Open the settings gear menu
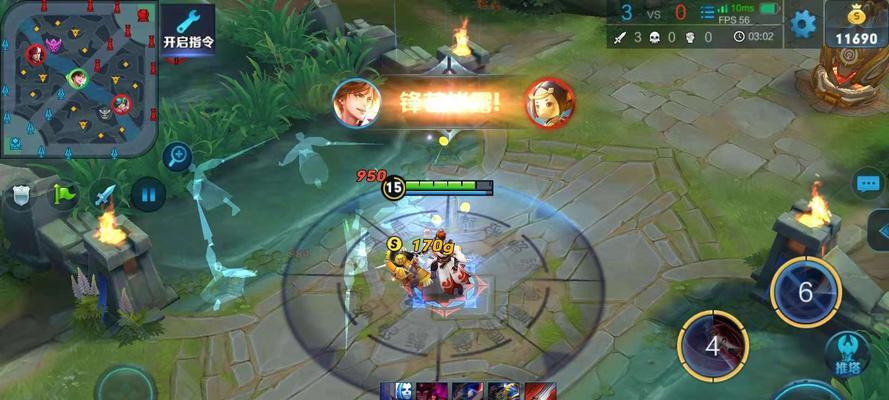Screen dimensions: 889x400 click(803, 24)
